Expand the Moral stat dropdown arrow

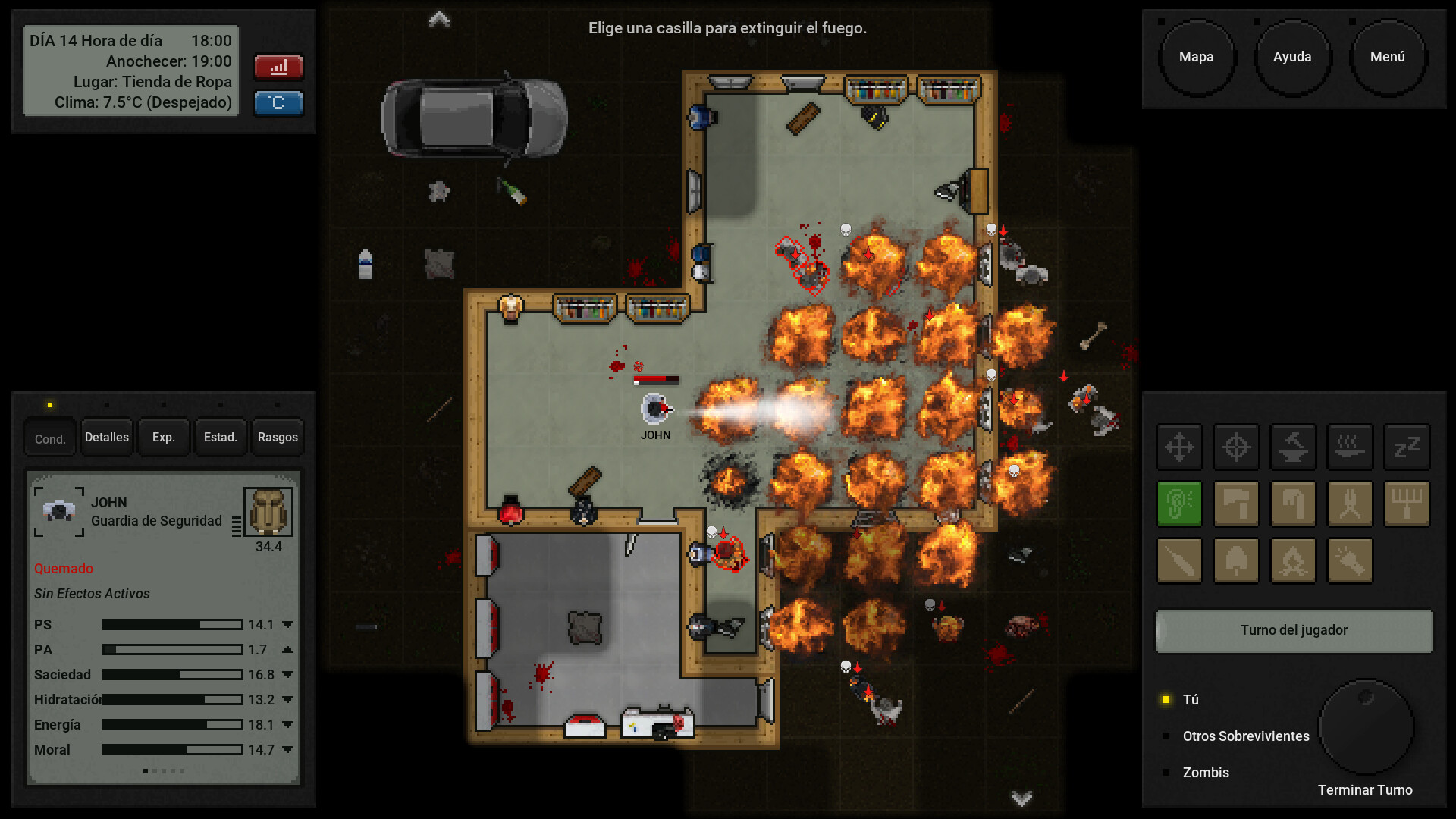(287, 750)
